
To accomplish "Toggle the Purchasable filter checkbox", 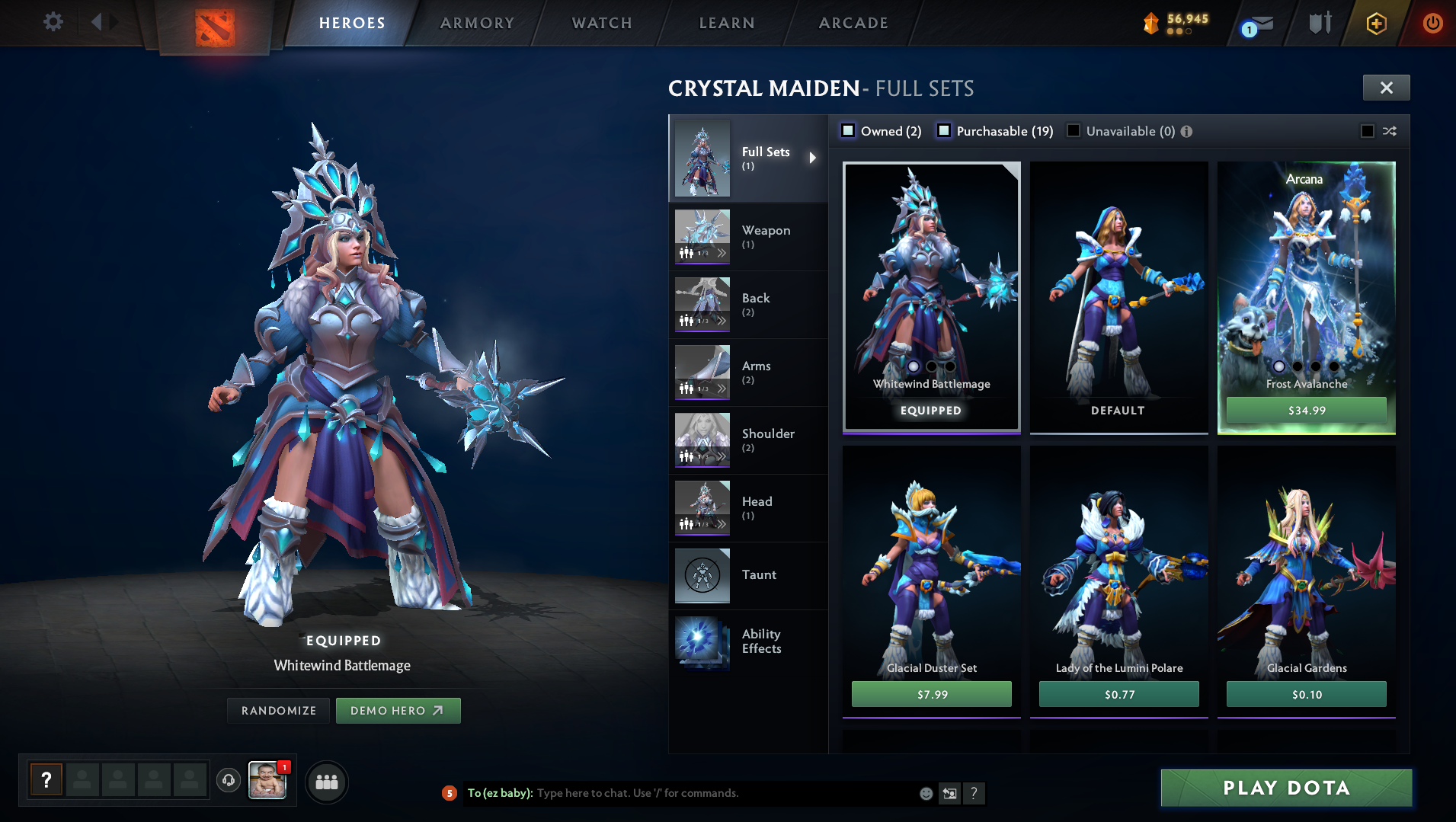I will [944, 130].
